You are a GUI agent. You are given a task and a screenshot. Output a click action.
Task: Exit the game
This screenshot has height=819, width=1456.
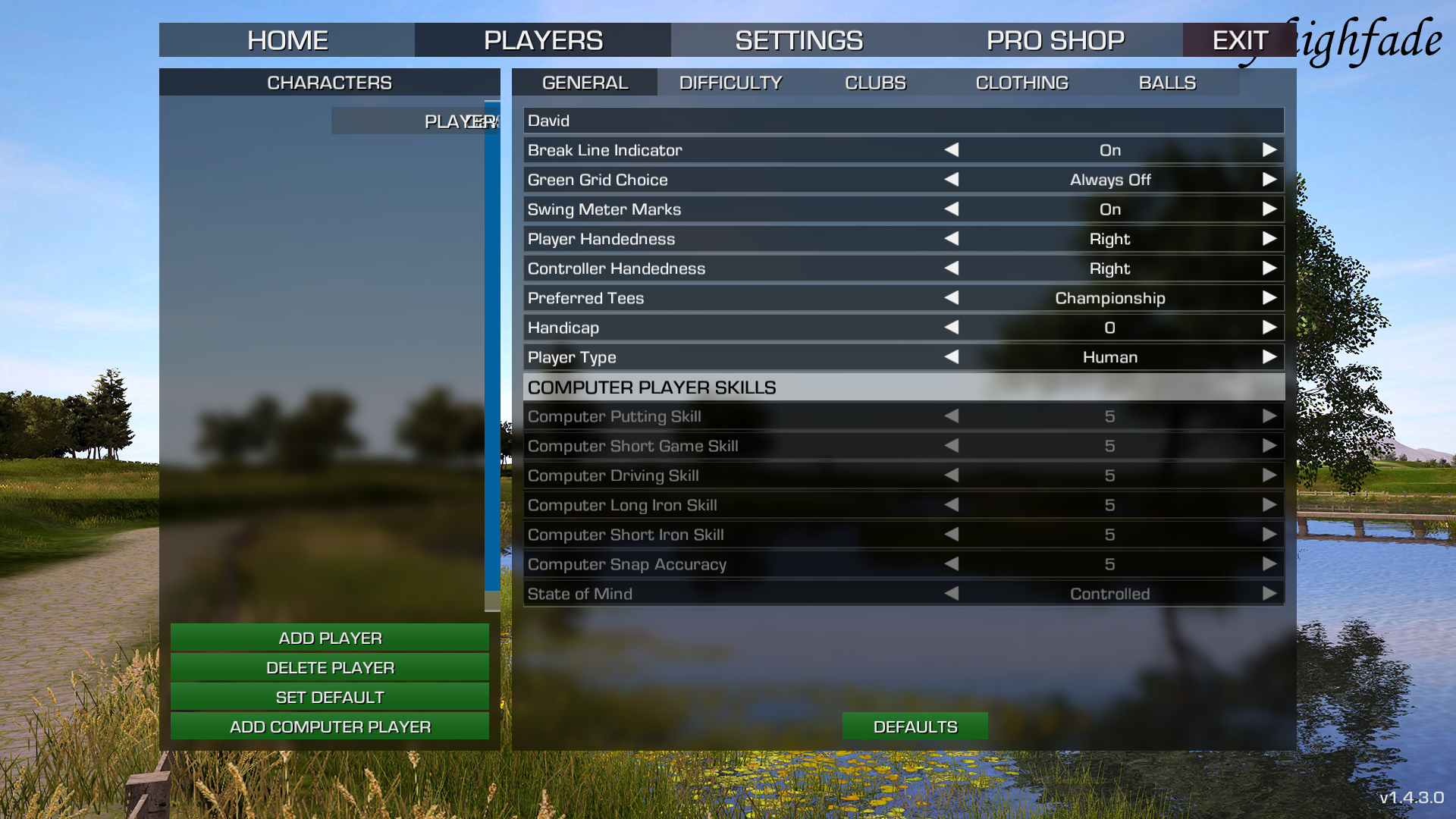(x=1239, y=40)
